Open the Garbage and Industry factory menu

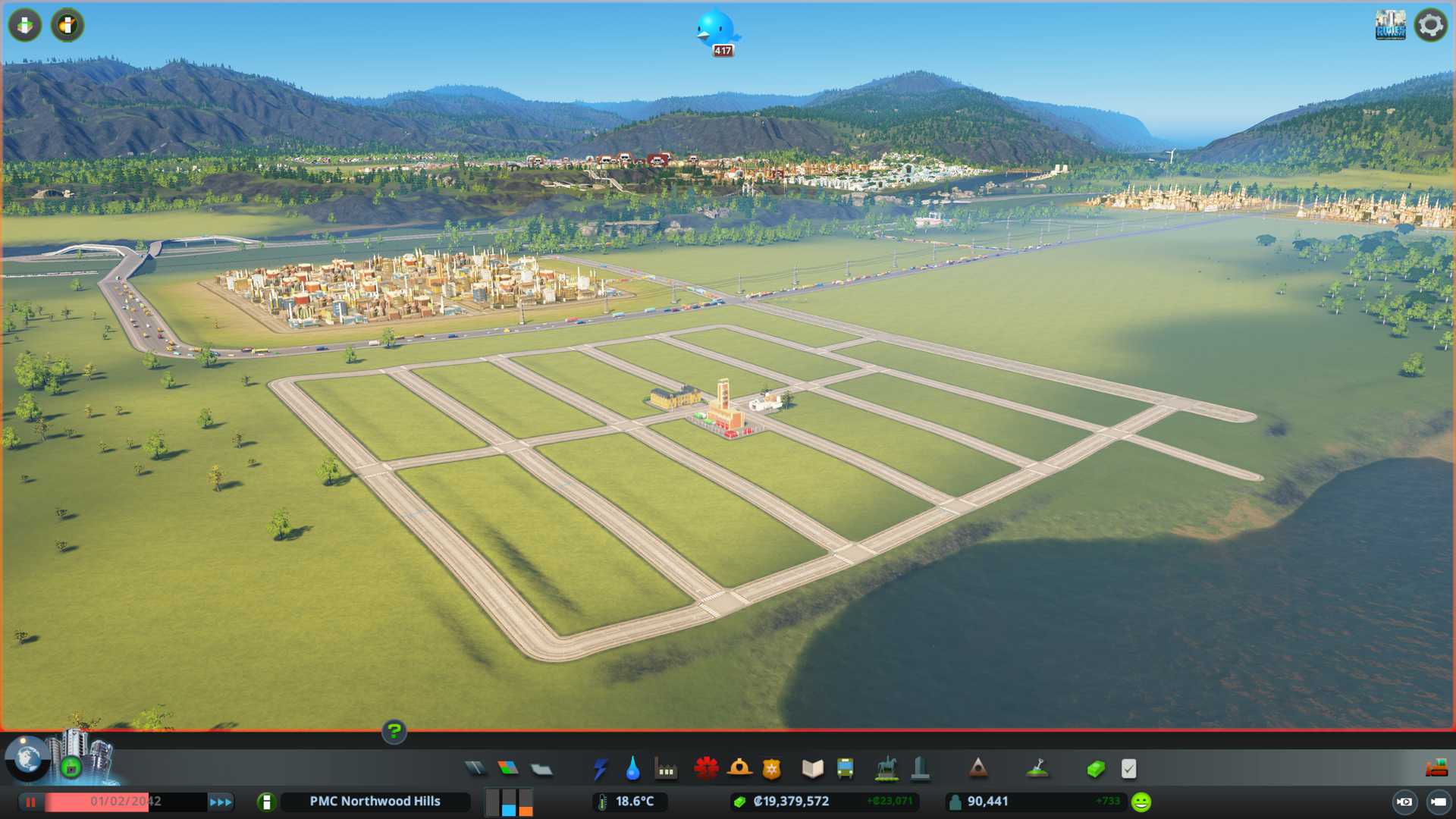[666, 769]
